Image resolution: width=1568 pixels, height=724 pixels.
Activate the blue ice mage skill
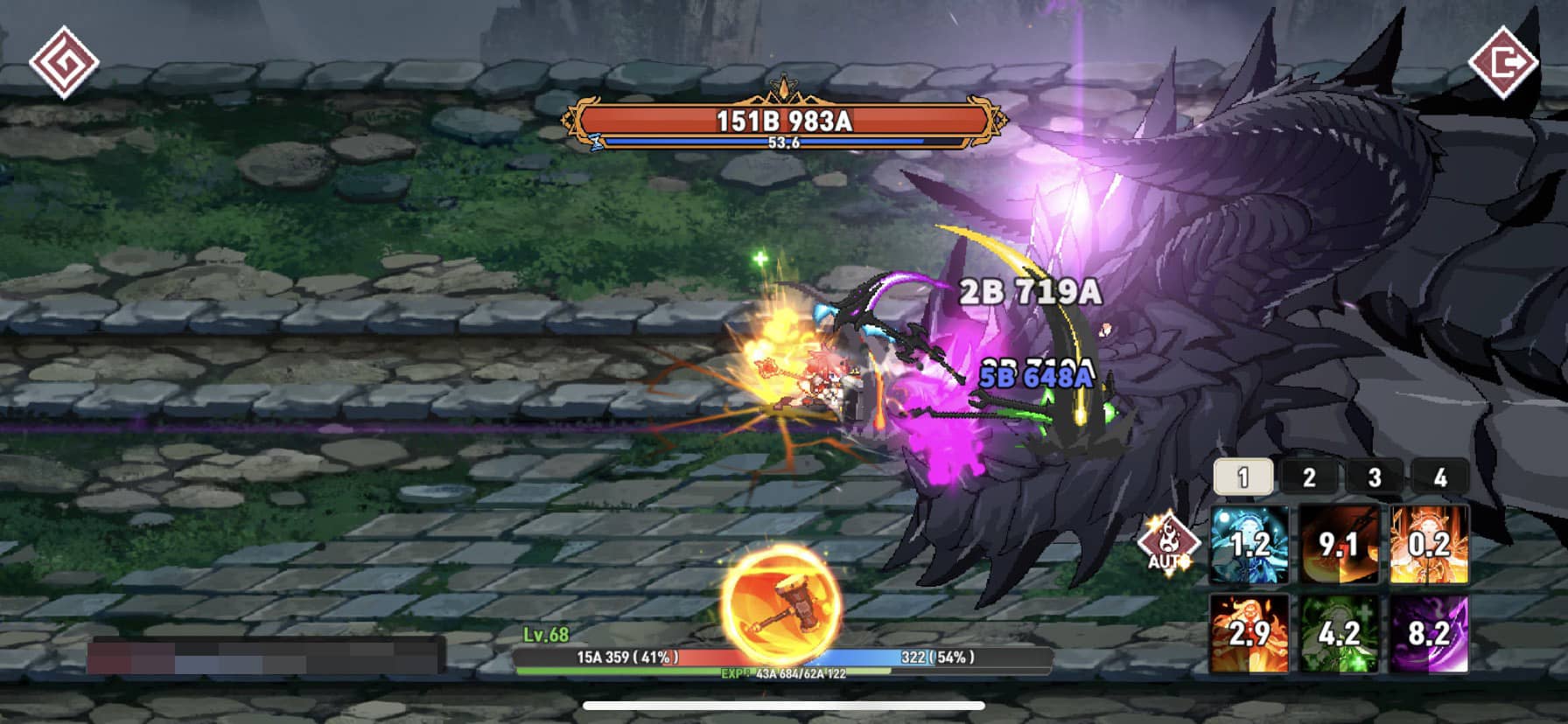click(x=1249, y=544)
